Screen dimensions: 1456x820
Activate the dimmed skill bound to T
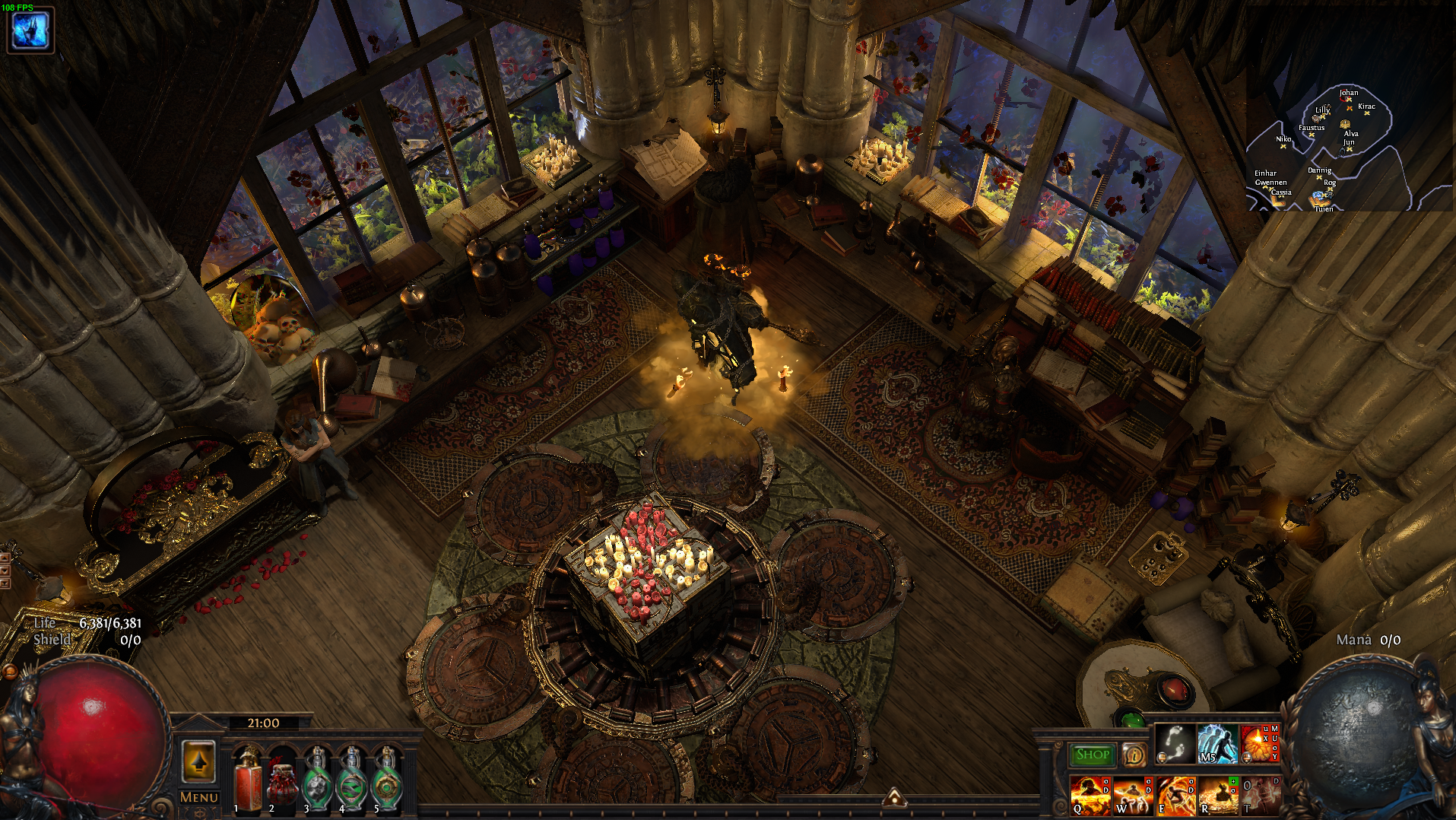click(1260, 796)
